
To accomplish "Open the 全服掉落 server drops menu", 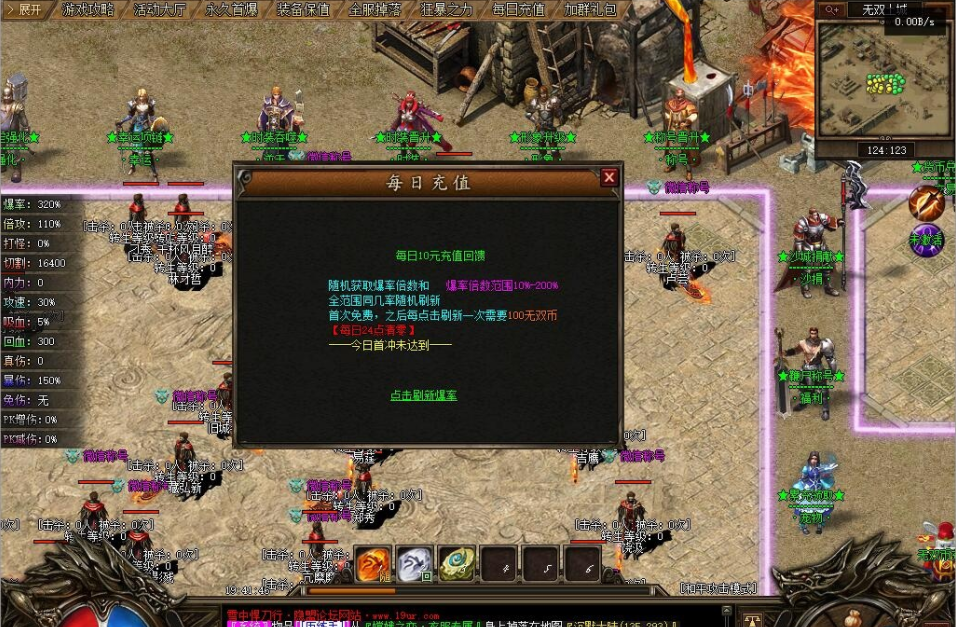I will pyautogui.click(x=376, y=10).
